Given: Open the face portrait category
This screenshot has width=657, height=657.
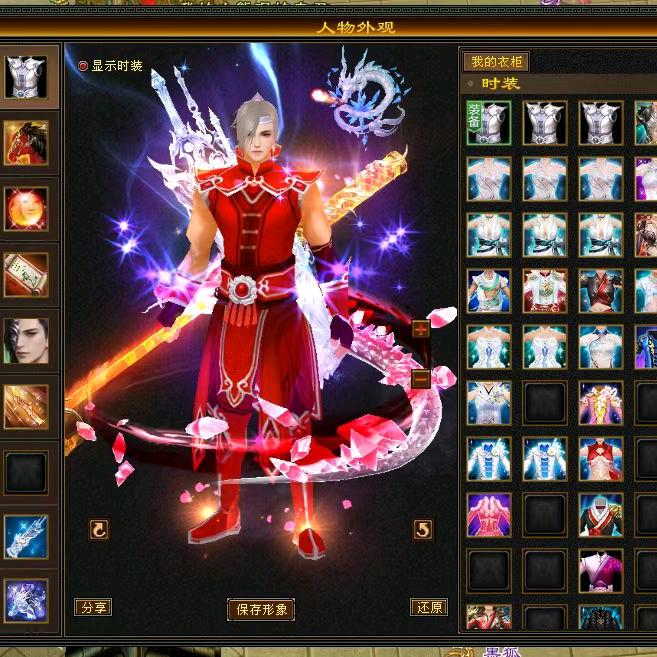Looking at the screenshot, I should click(26, 340).
